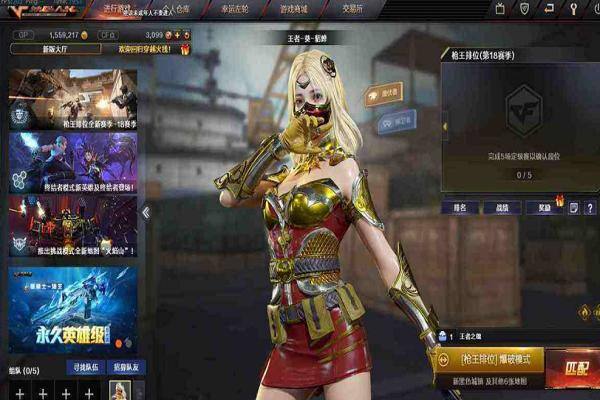The width and height of the screenshot is (600, 400).
Task: Open the purple hero mode news banner
Action: click(72, 160)
